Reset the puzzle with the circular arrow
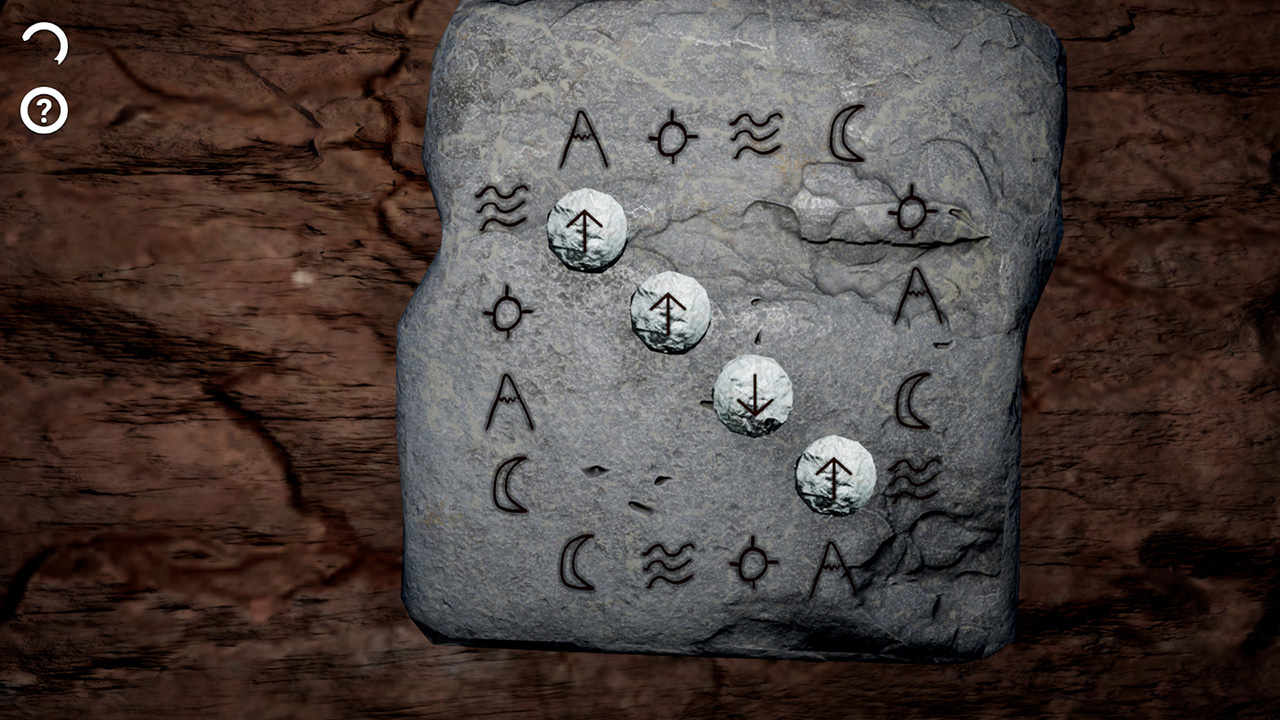This screenshot has width=1280, height=720. point(46,45)
